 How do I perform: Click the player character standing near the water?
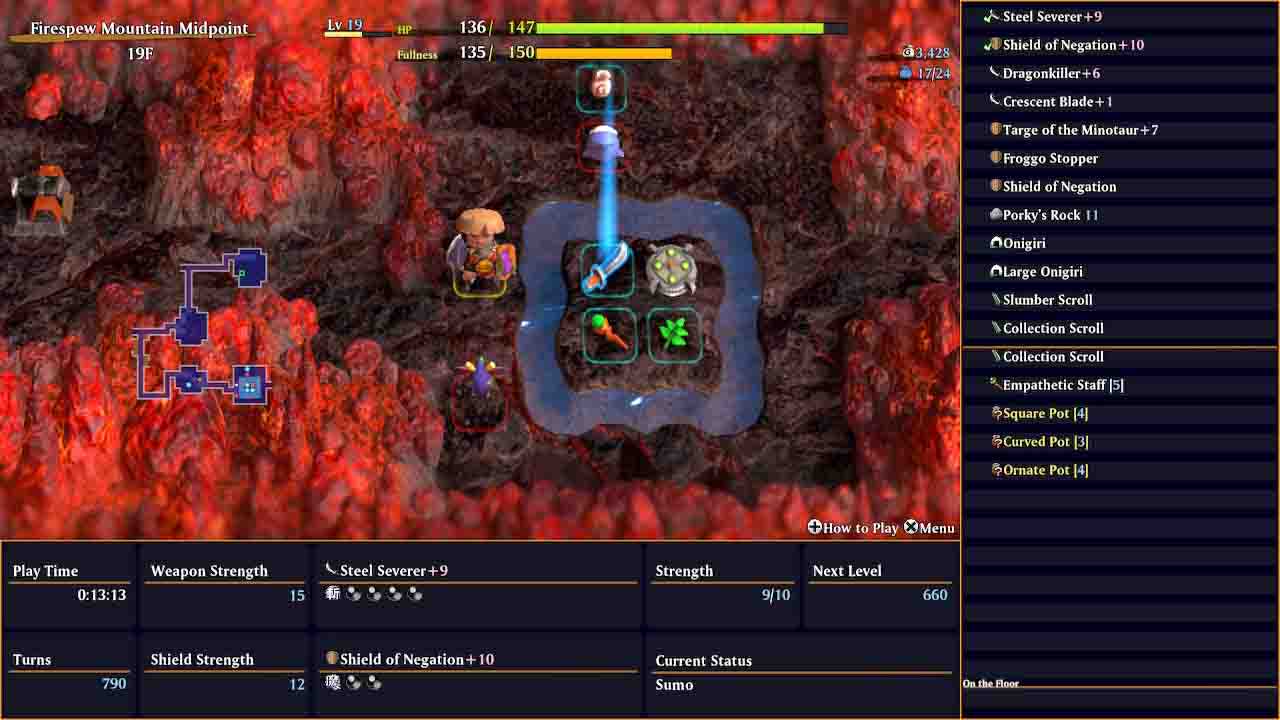(480, 250)
